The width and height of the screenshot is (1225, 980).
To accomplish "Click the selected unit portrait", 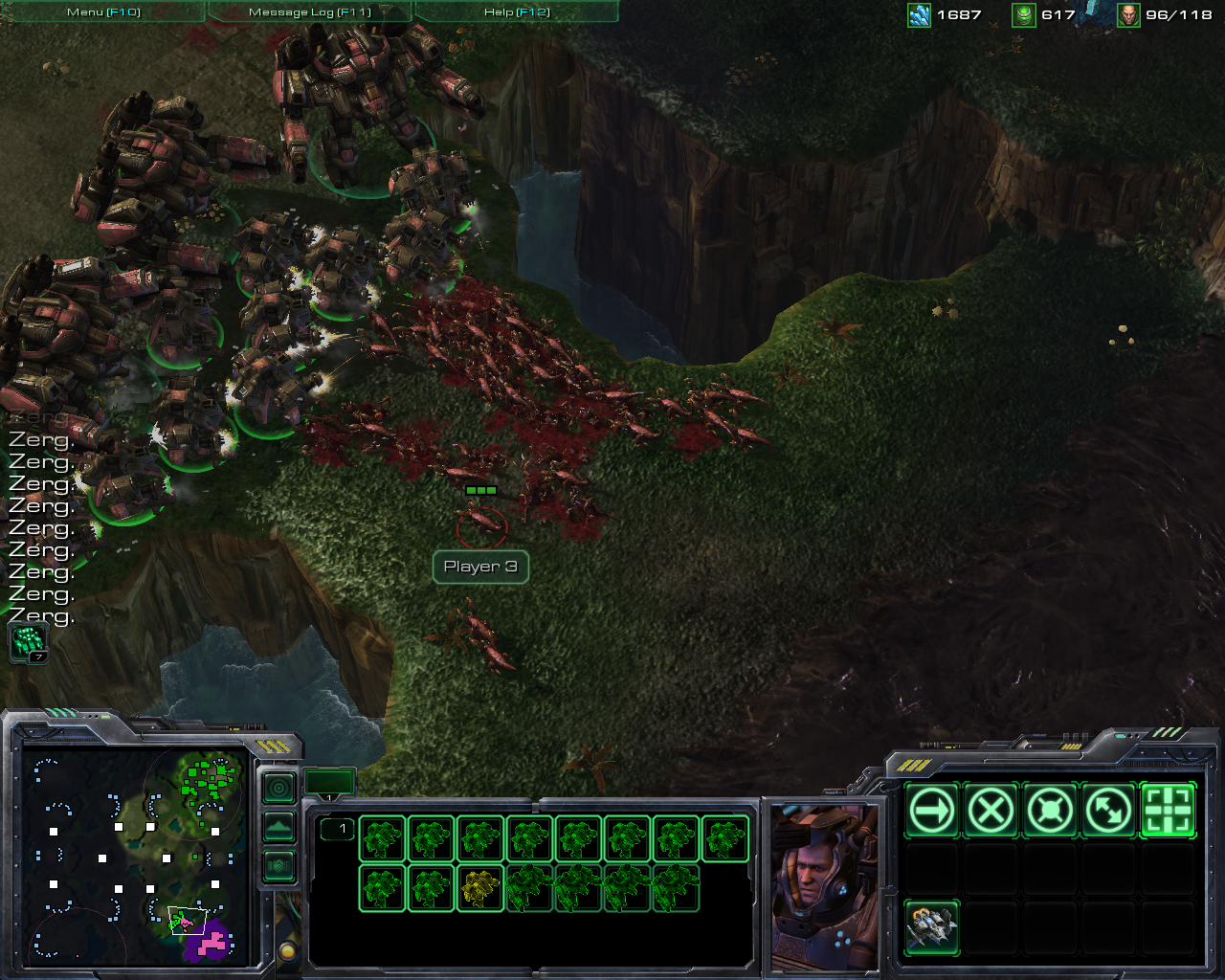I will [x=823, y=885].
